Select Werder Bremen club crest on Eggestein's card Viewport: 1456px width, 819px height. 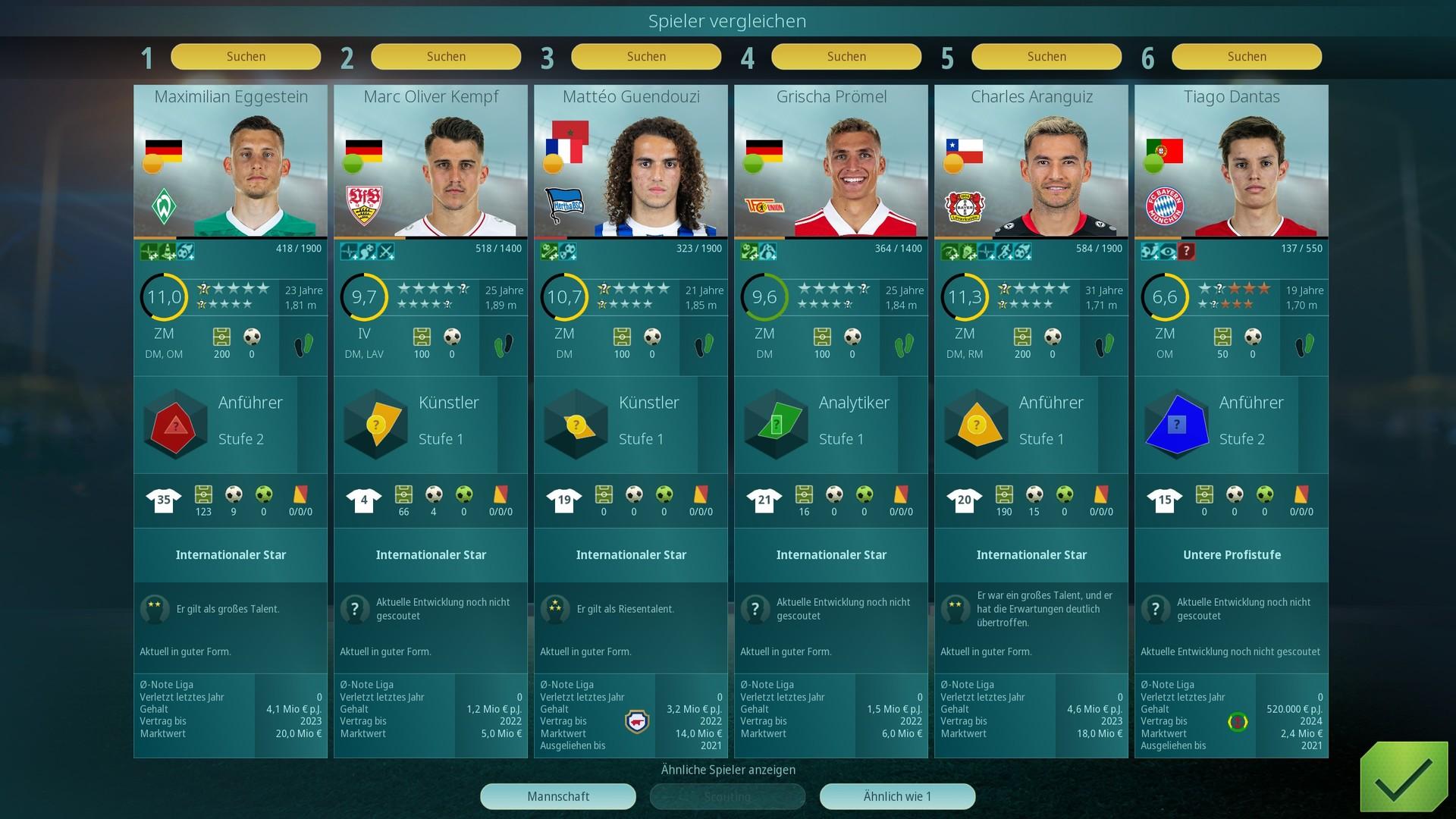(x=165, y=205)
